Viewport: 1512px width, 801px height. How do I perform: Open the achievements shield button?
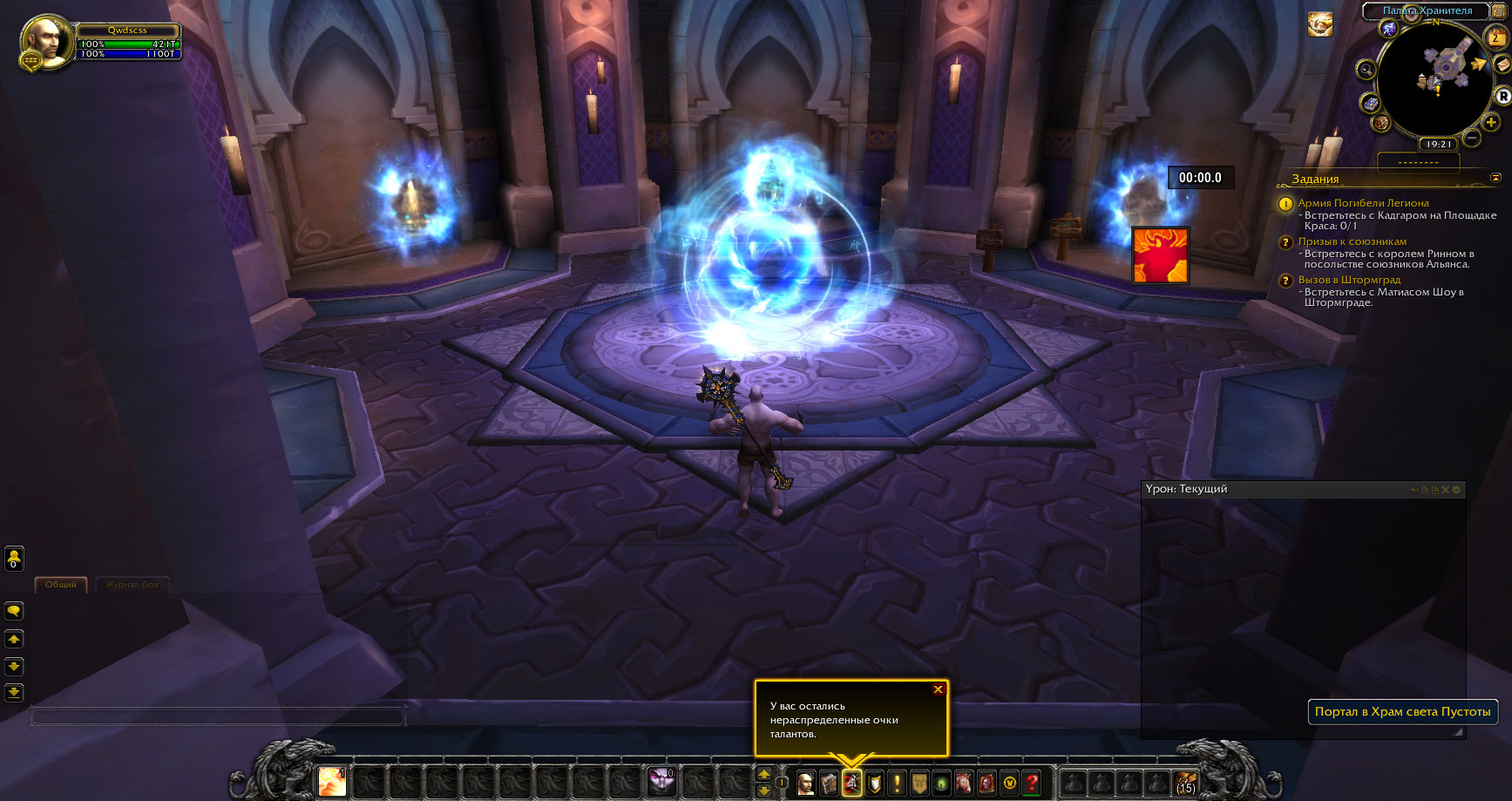point(874,783)
